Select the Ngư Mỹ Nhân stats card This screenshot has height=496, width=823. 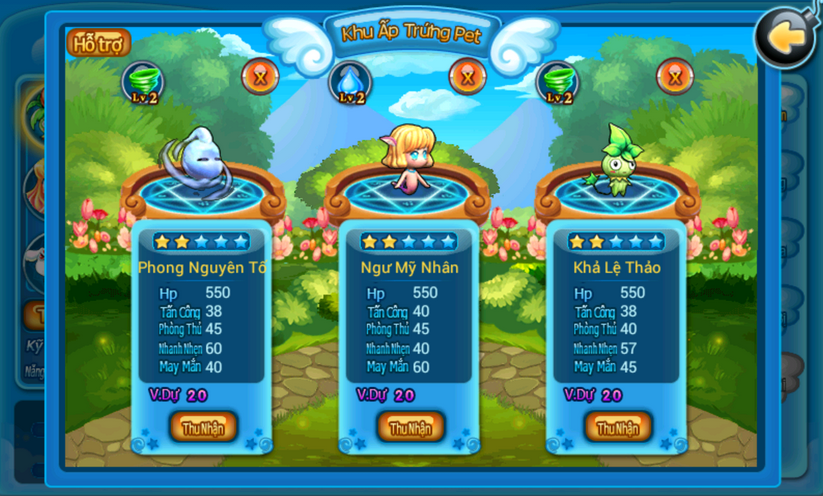click(x=411, y=320)
